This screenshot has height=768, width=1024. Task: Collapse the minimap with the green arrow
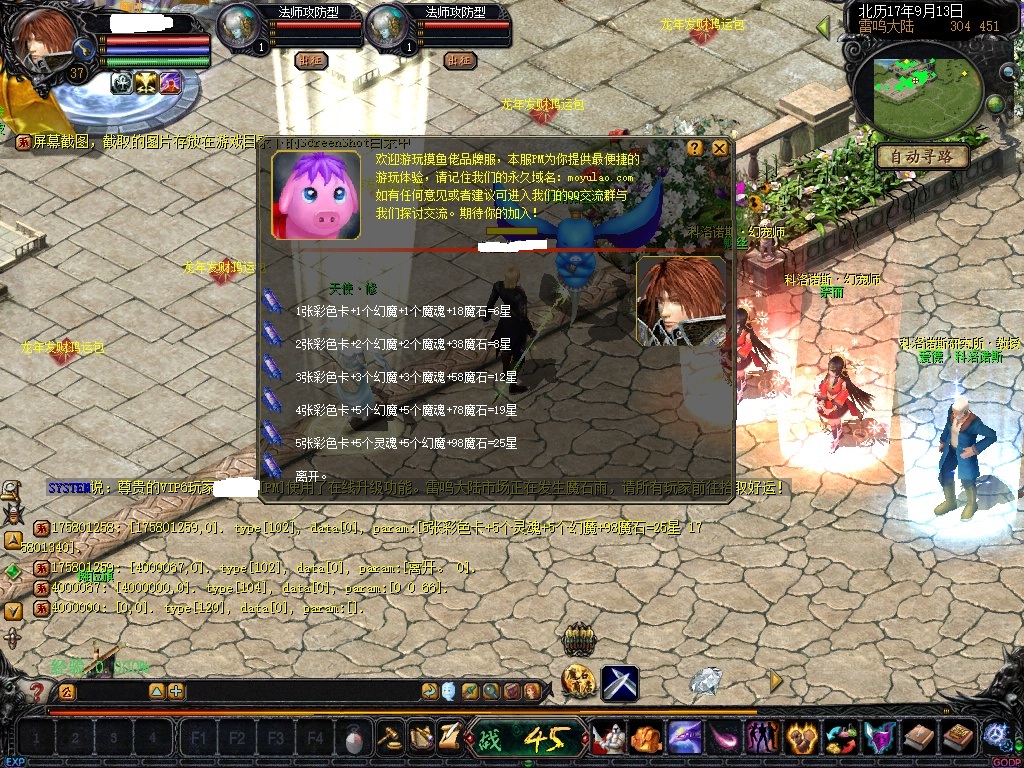pos(825,28)
